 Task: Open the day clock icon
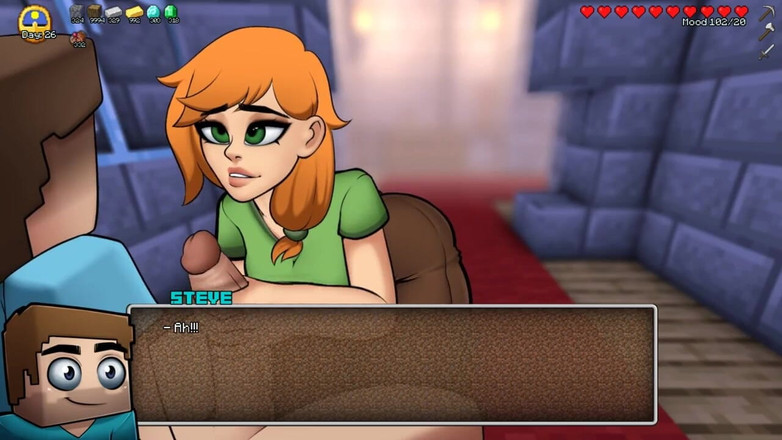click(35, 19)
